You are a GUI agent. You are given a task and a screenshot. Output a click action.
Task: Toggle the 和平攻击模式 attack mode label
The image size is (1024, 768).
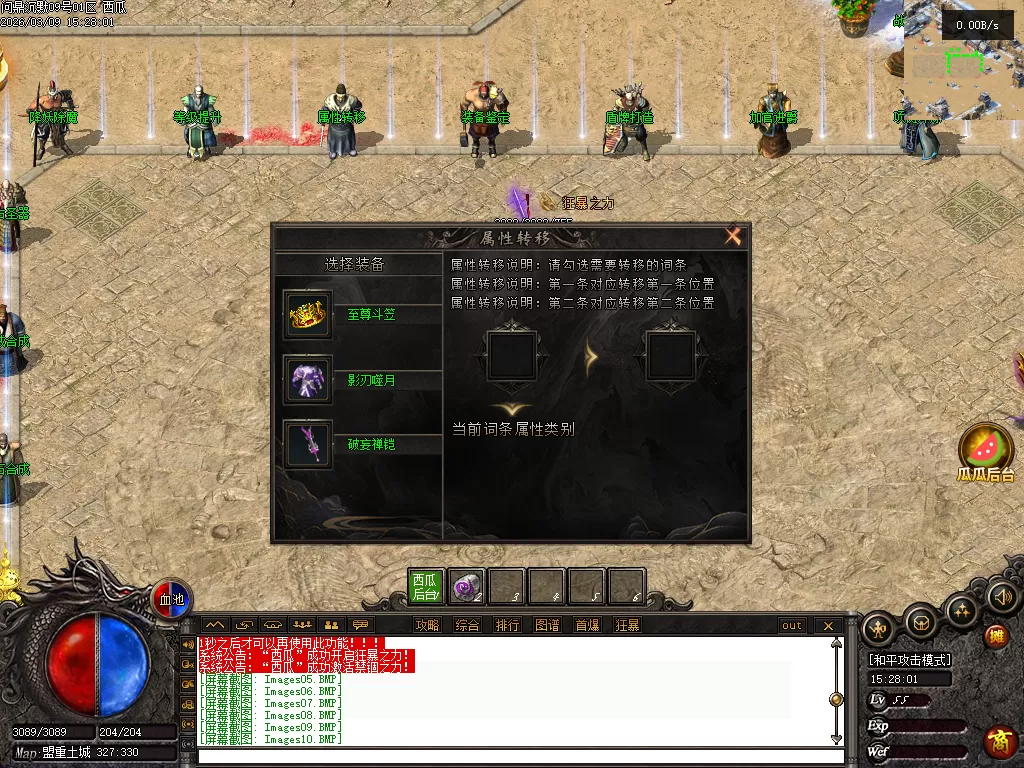909,660
